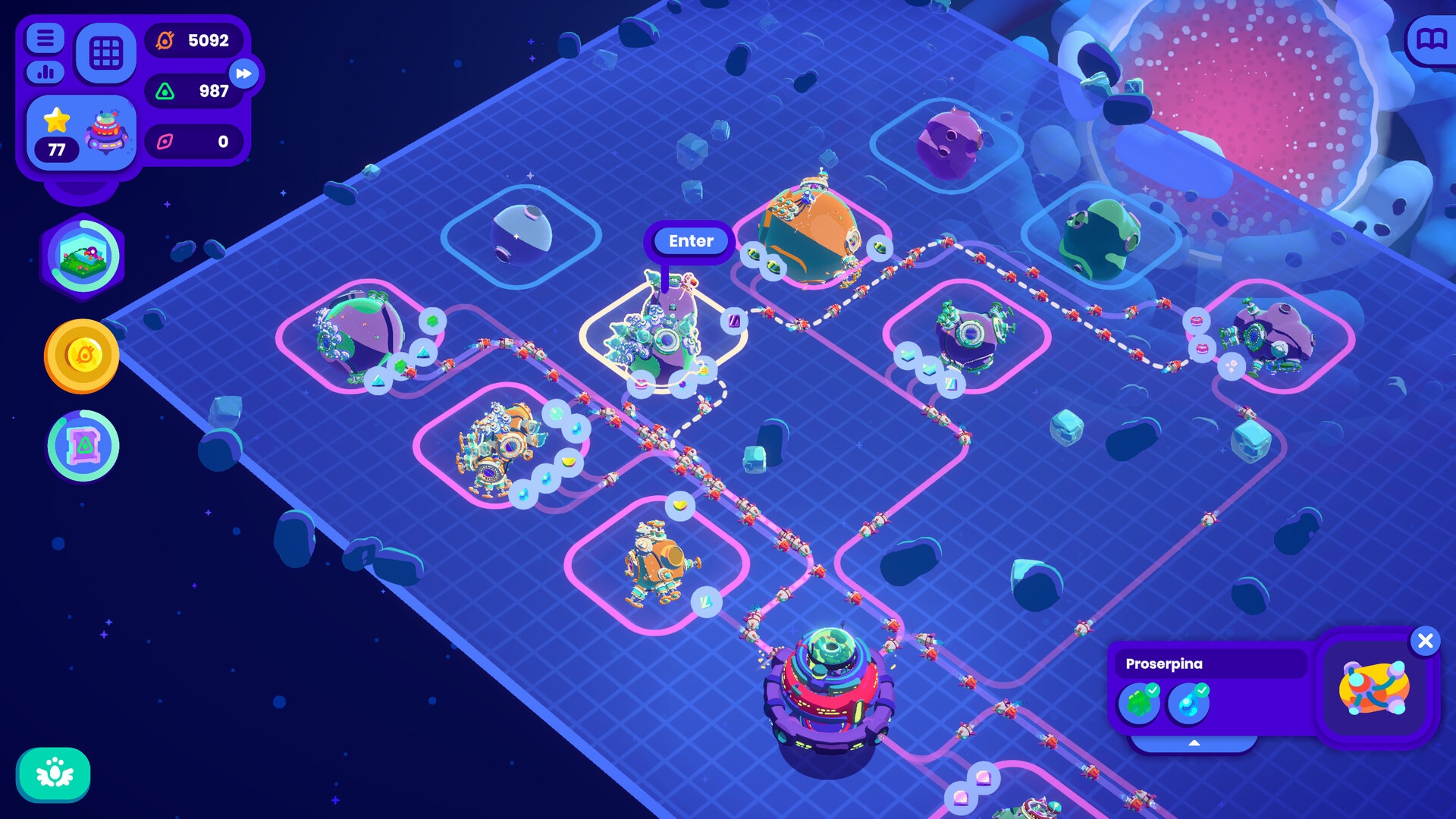Open the hexagonal biome preview icon in sidebar
This screenshot has height=819, width=1456.
coord(82,256)
